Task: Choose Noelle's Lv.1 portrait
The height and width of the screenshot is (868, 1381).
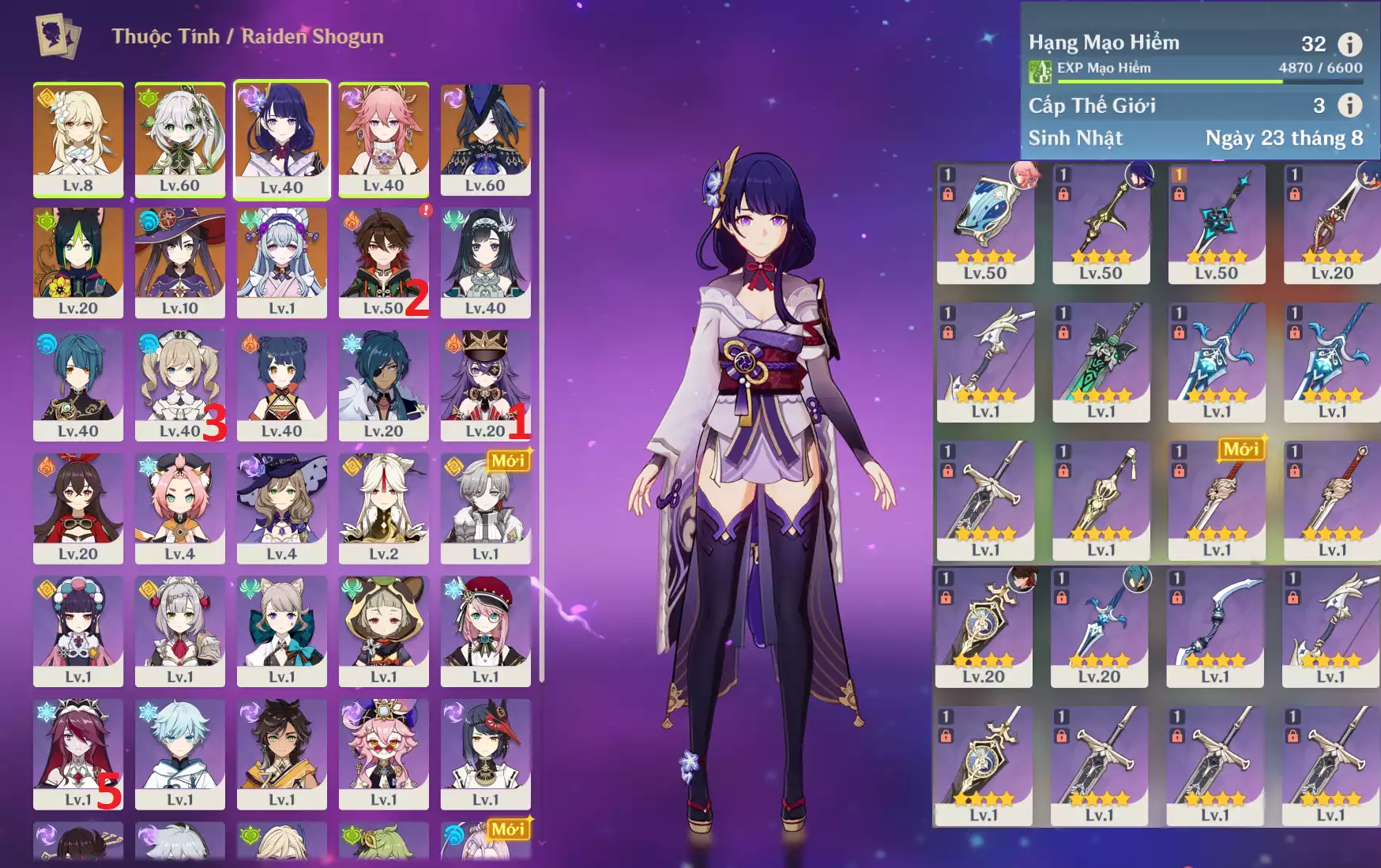Action: 180,630
